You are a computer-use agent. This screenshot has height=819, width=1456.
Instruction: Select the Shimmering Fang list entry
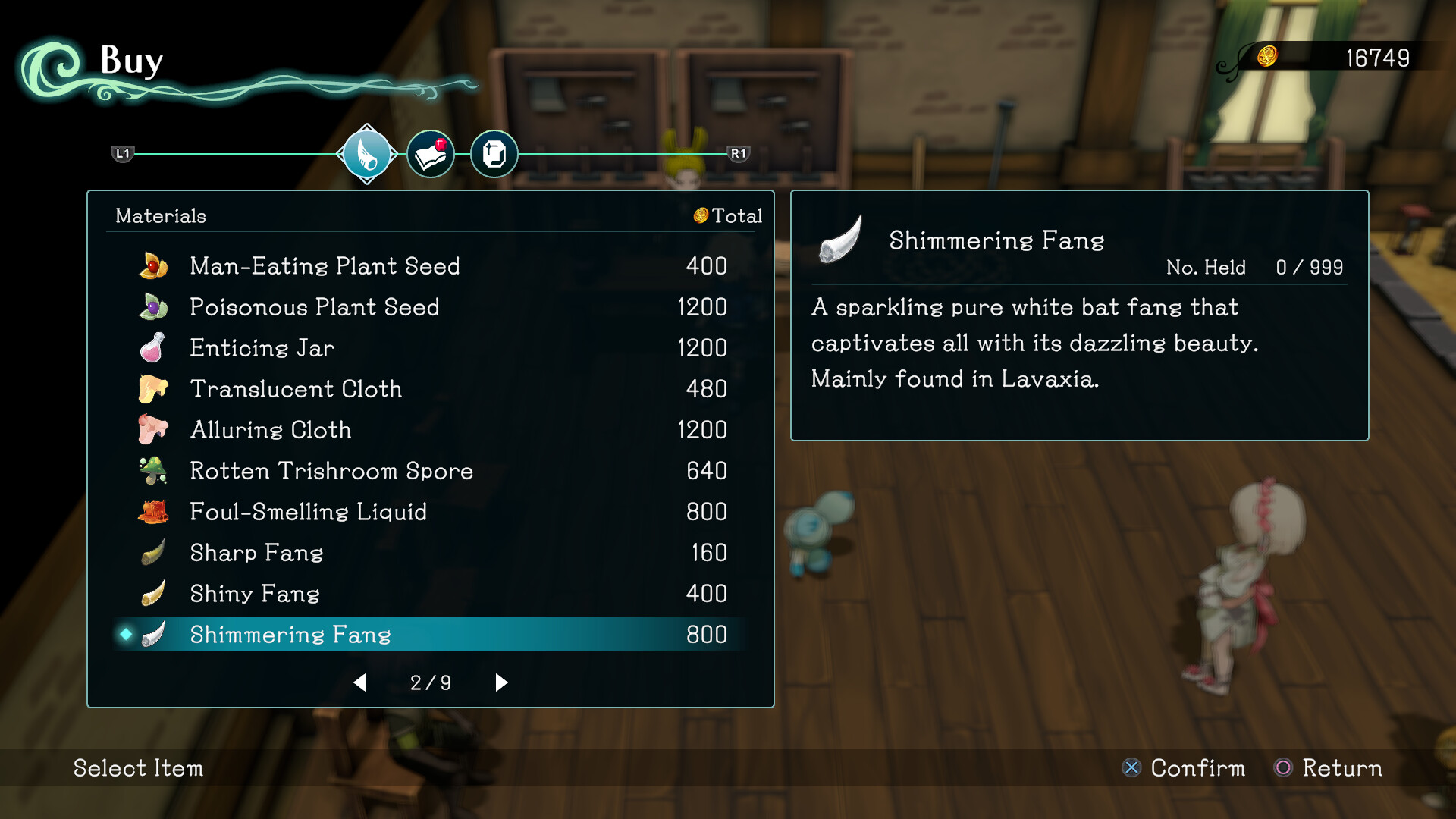(x=290, y=635)
